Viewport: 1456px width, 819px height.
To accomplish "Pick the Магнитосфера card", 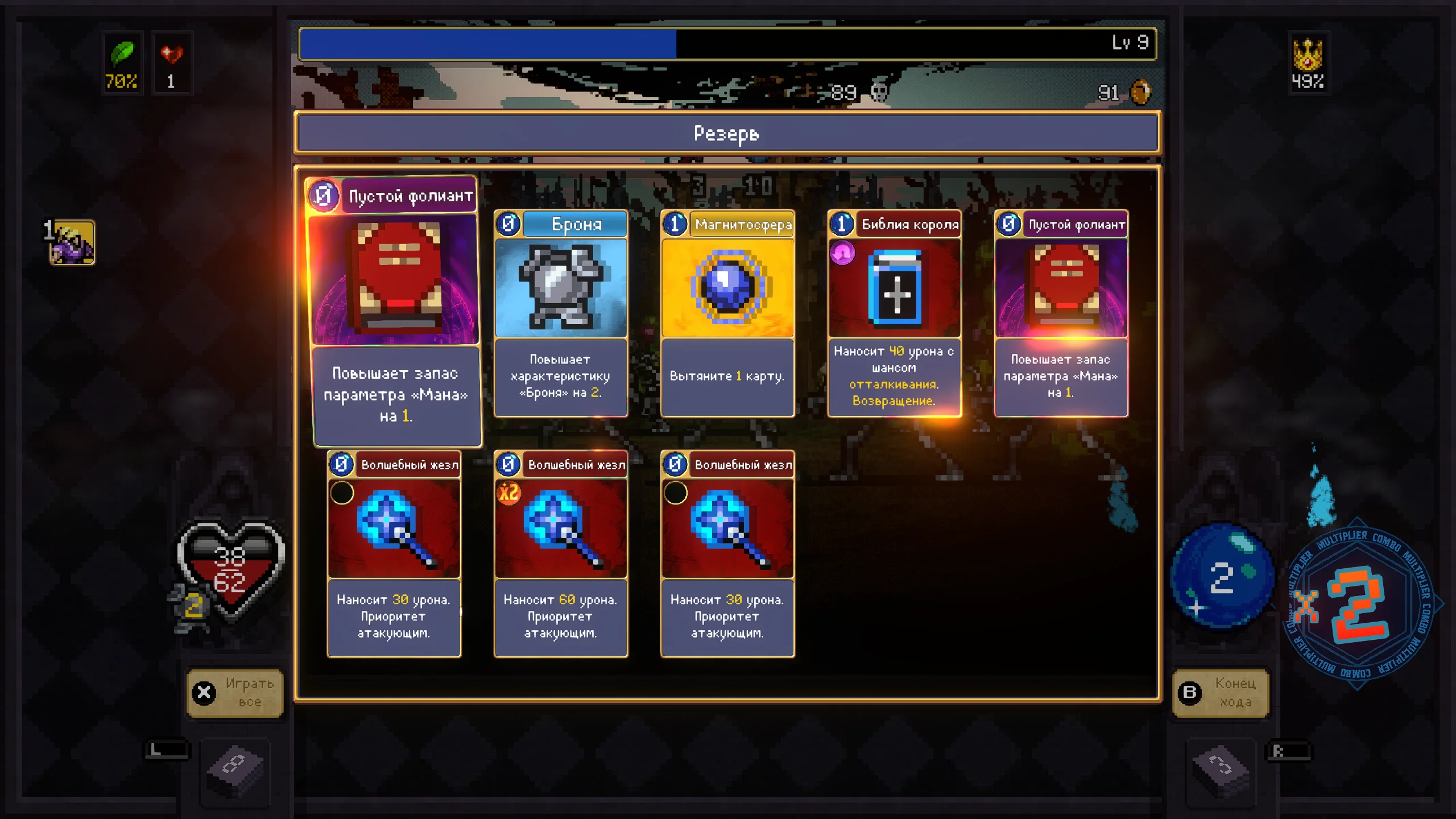I will click(x=727, y=313).
